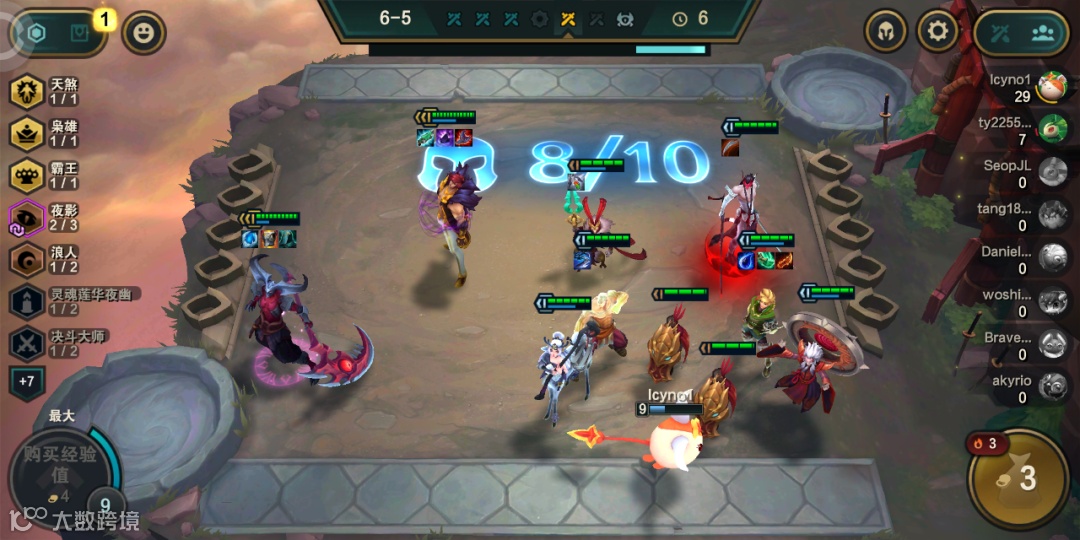This screenshot has height=540, width=1080.
Task: Click the emote smiley button
Action: click(x=144, y=33)
